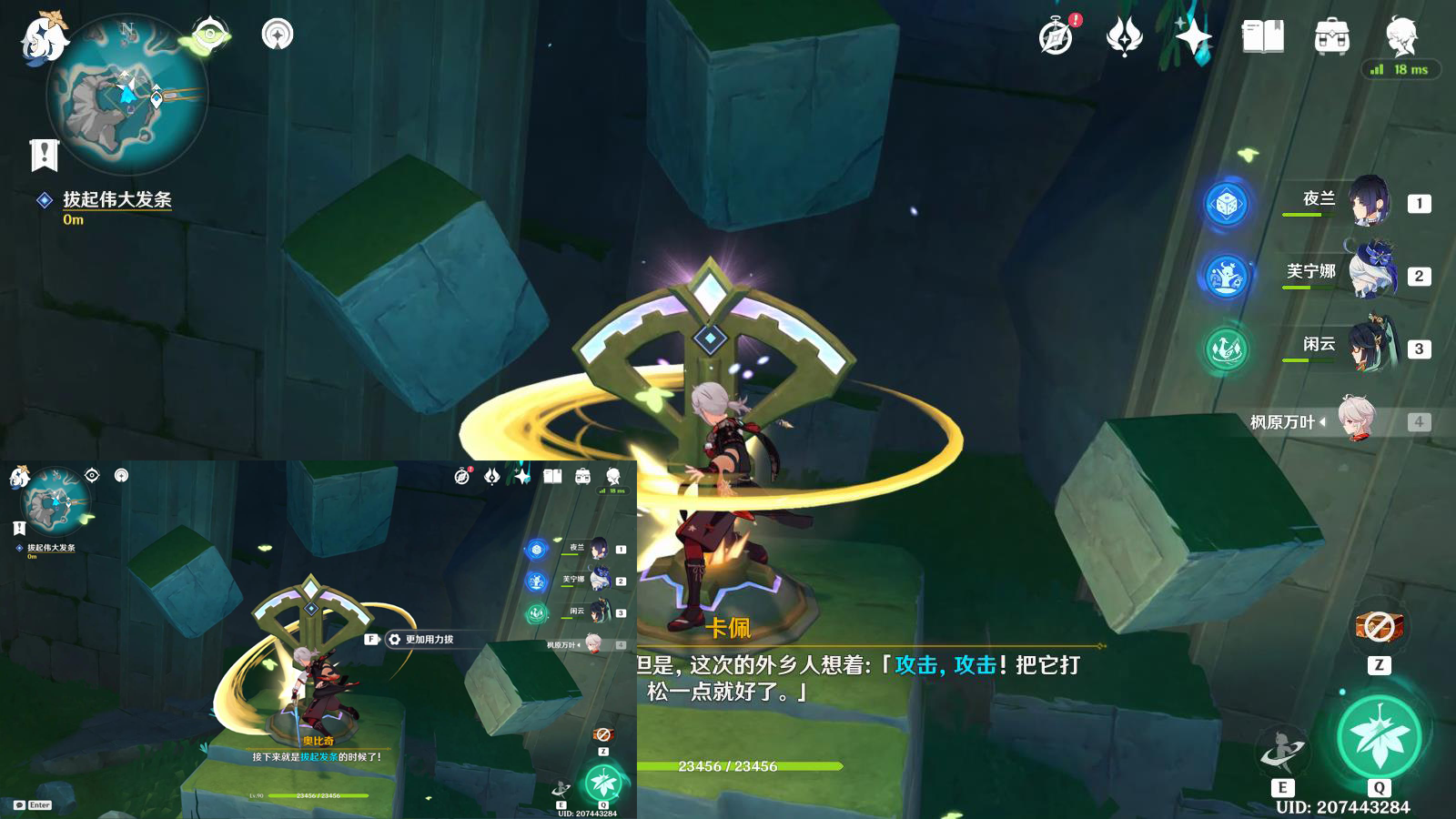Open the chat Enter button in the inset
The height and width of the screenshot is (819, 1456).
click(33, 805)
